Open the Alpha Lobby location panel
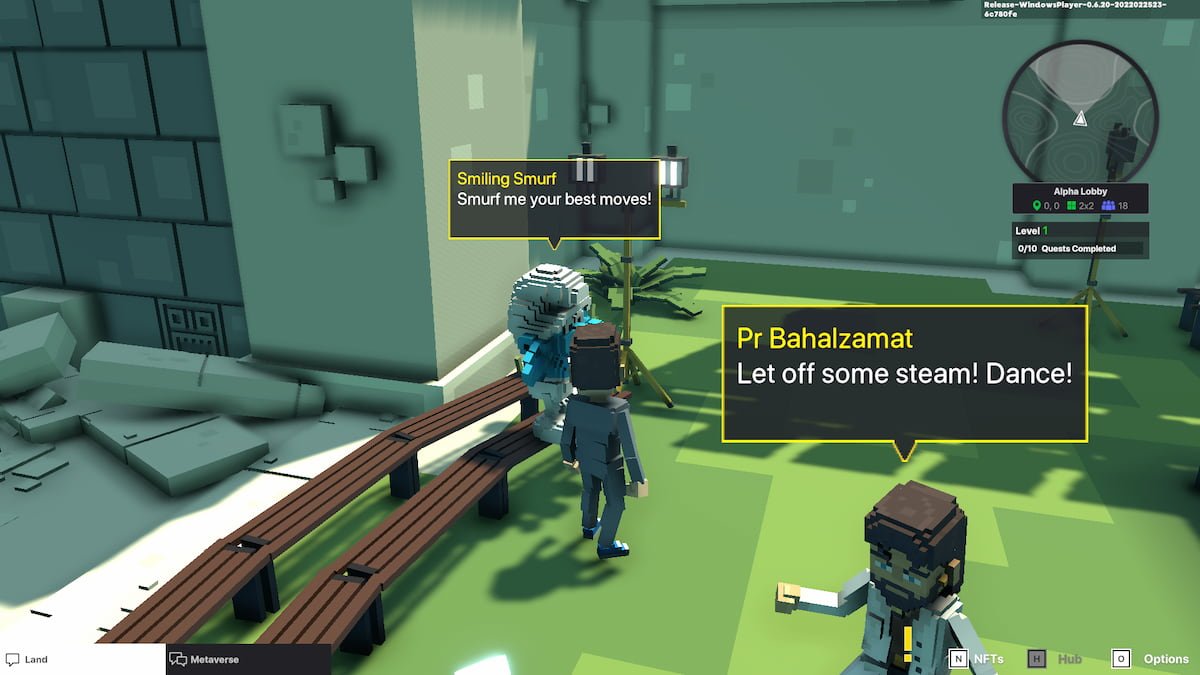The width and height of the screenshot is (1200, 675). pos(1080,198)
